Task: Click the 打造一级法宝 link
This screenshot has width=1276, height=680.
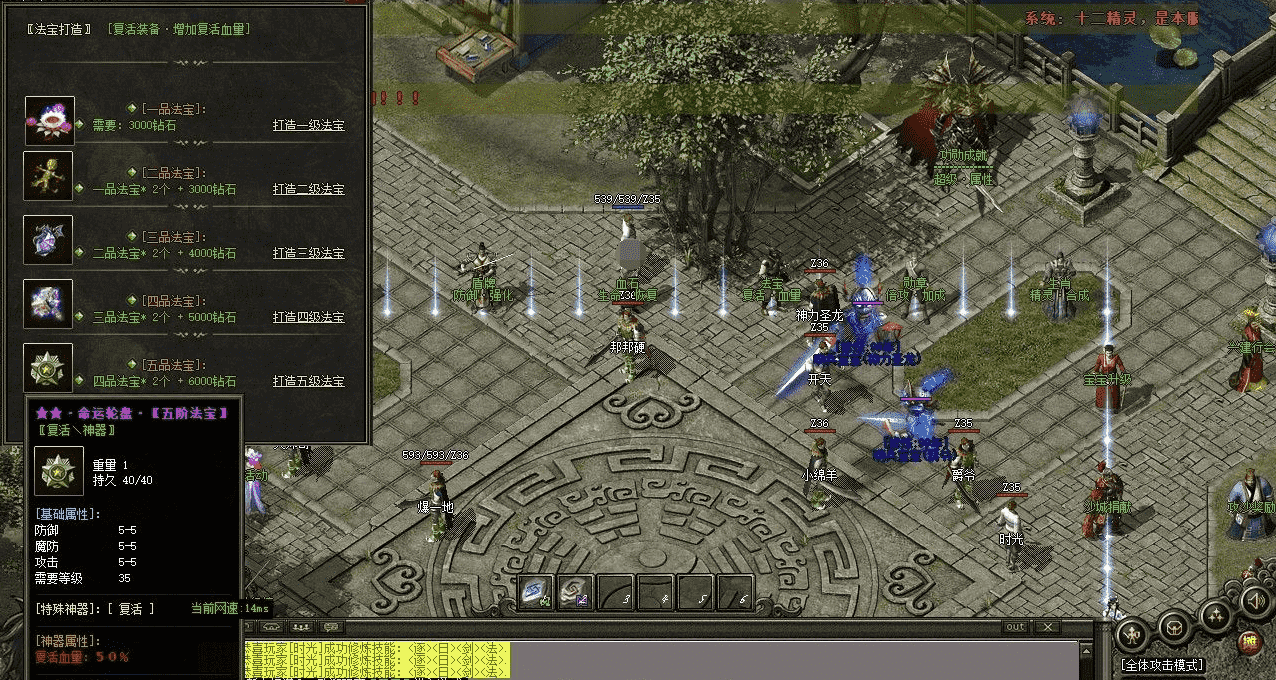Action: point(308,126)
